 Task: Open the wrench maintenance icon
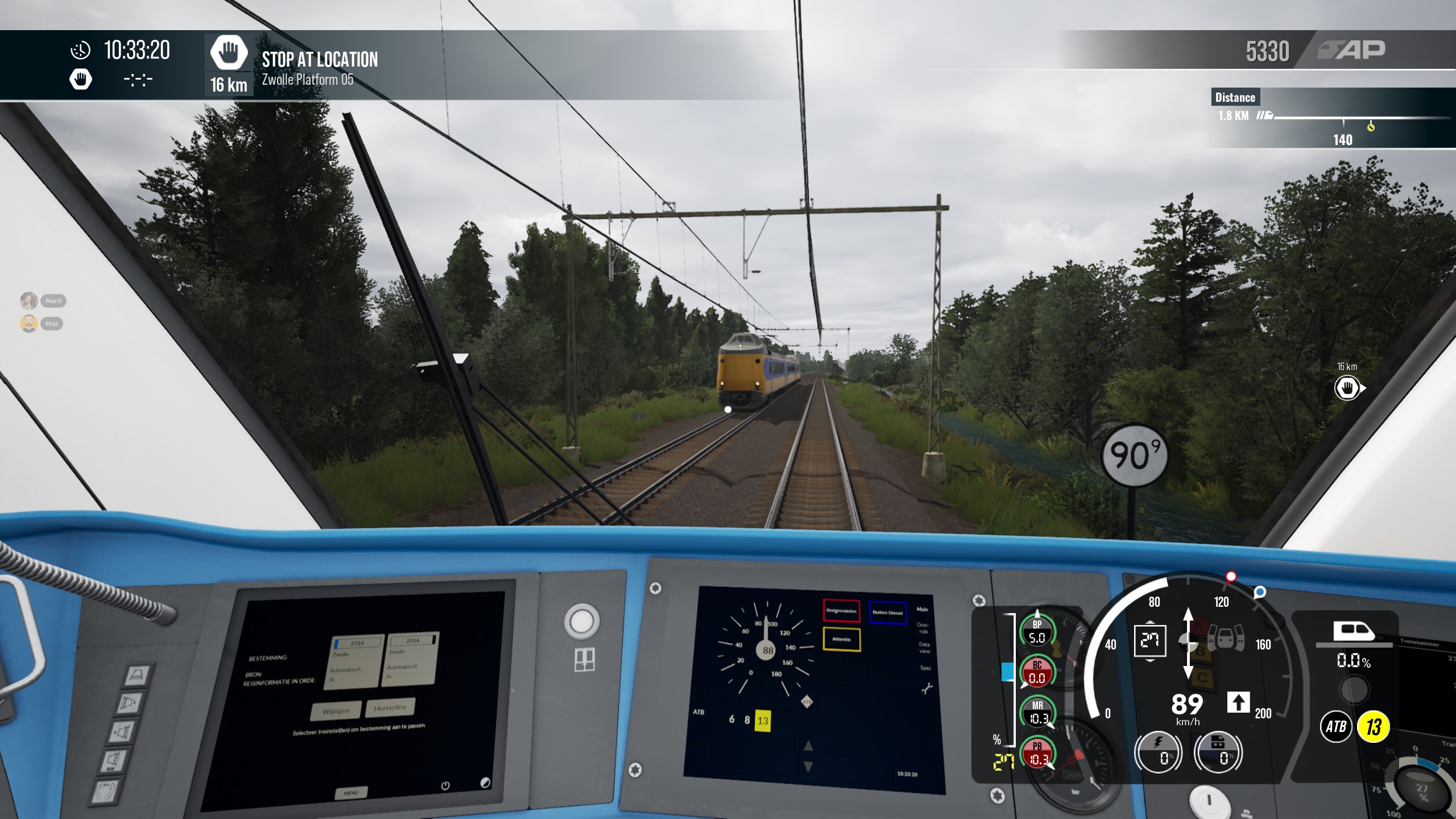tap(926, 689)
